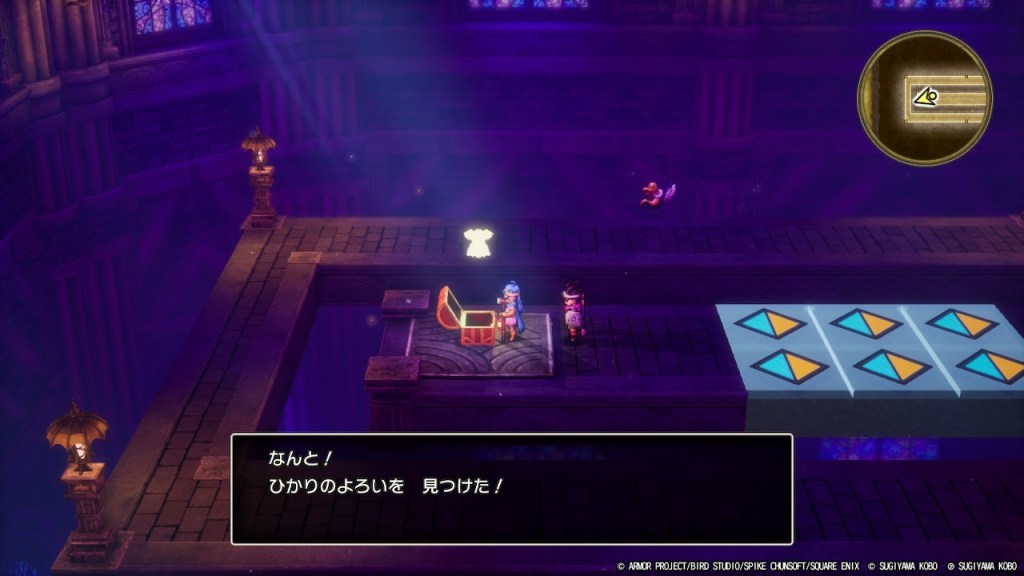Advance the item-found dialogue box
This screenshot has width=1024, height=576.
click(512, 489)
